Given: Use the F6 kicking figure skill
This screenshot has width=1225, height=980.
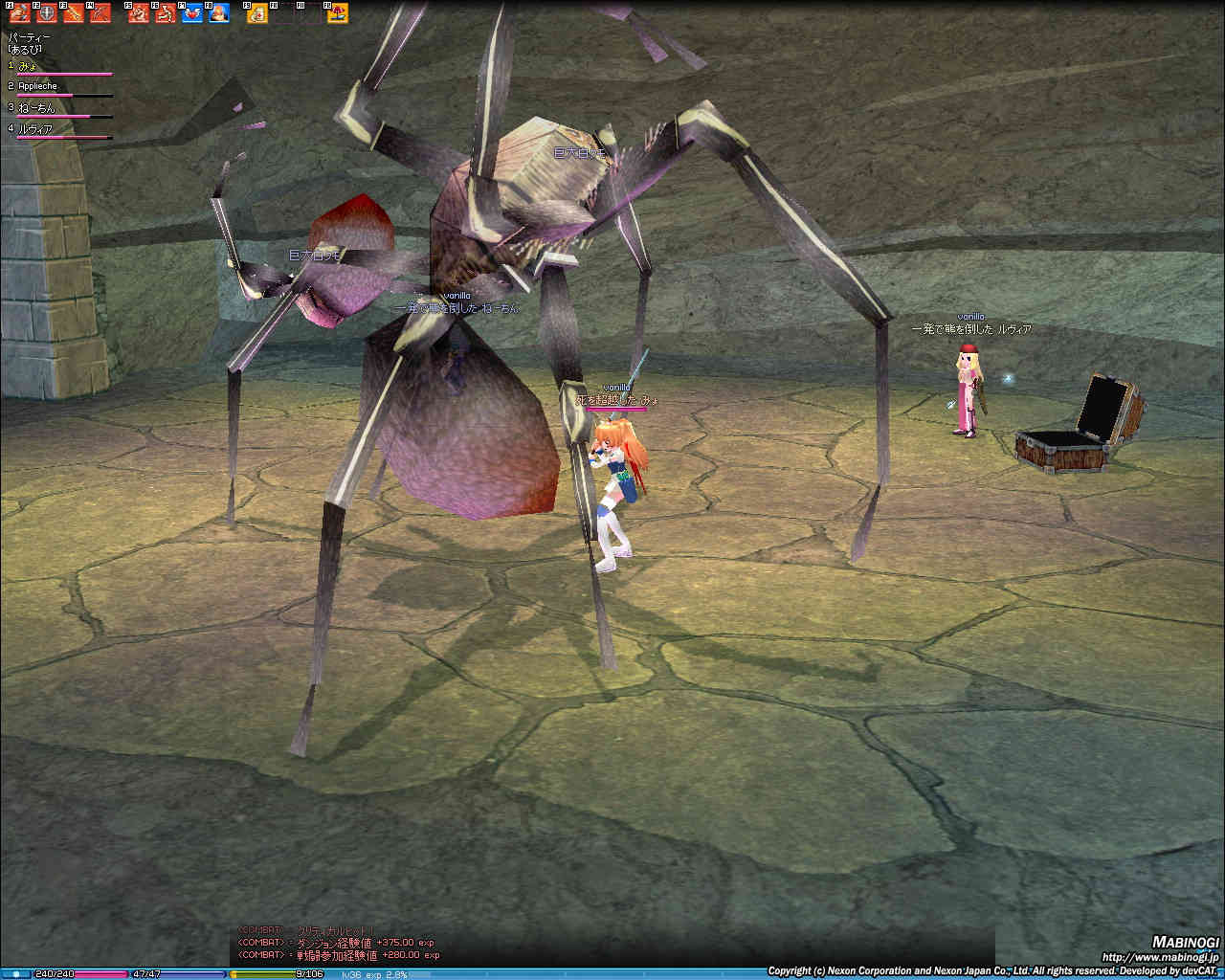Looking at the screenshot, I should click(165, 13).
